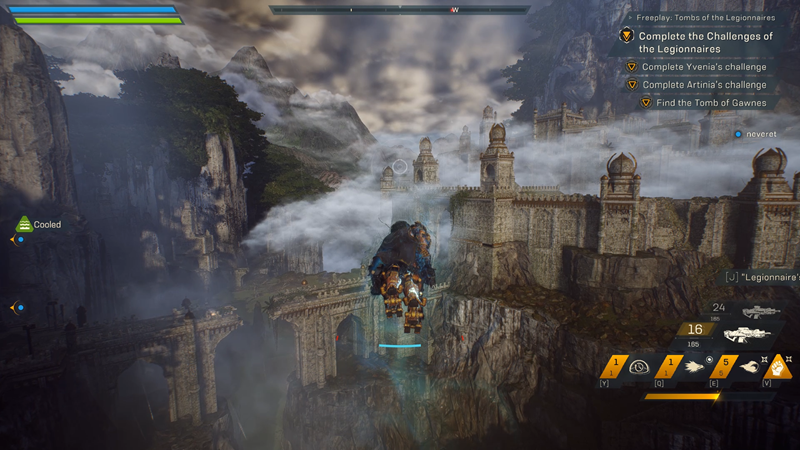Viewport: 800px width, 450px height.
Task: Trigger the fist melee ability icon
Action: (x=780, y=367)
